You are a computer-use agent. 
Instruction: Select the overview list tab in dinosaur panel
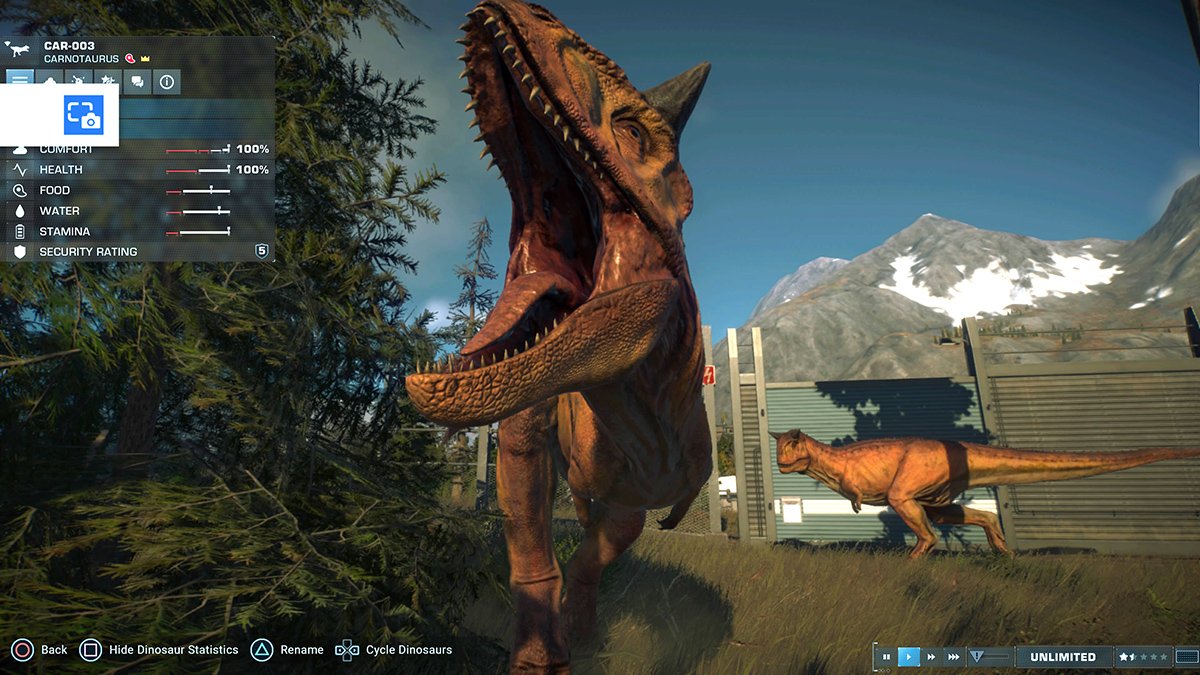click(20, 82)
